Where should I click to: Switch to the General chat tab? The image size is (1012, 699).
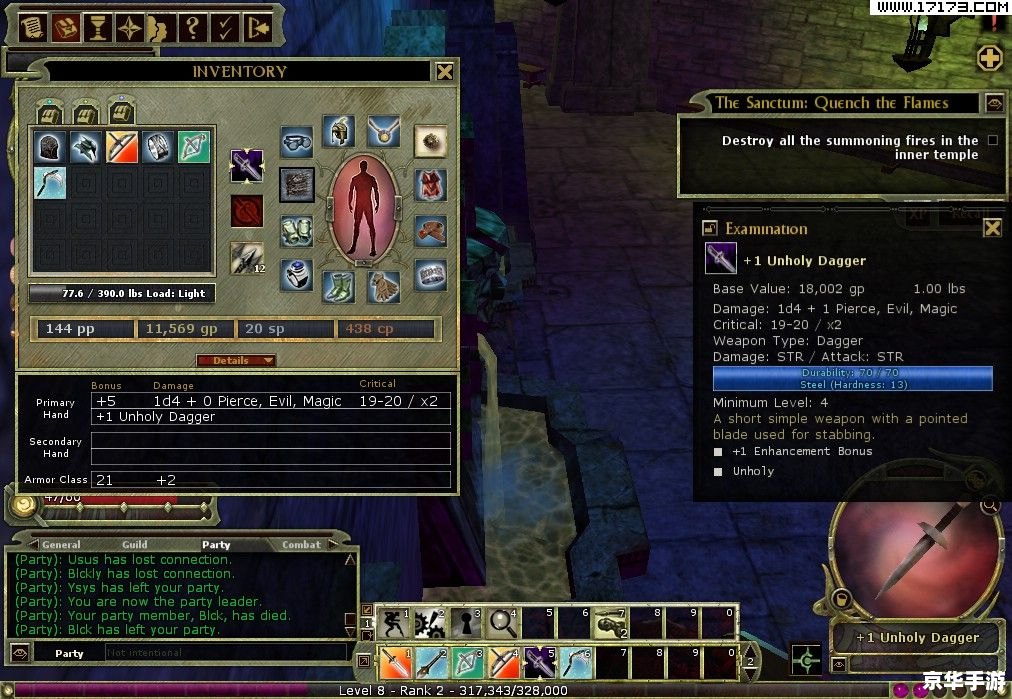click(x=61, y=545)
